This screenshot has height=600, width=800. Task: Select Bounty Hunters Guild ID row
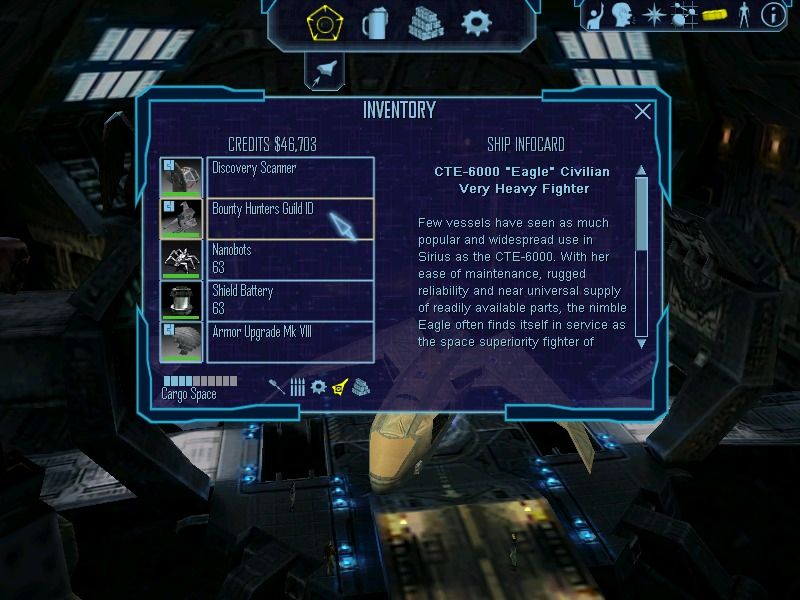(290, 218)
